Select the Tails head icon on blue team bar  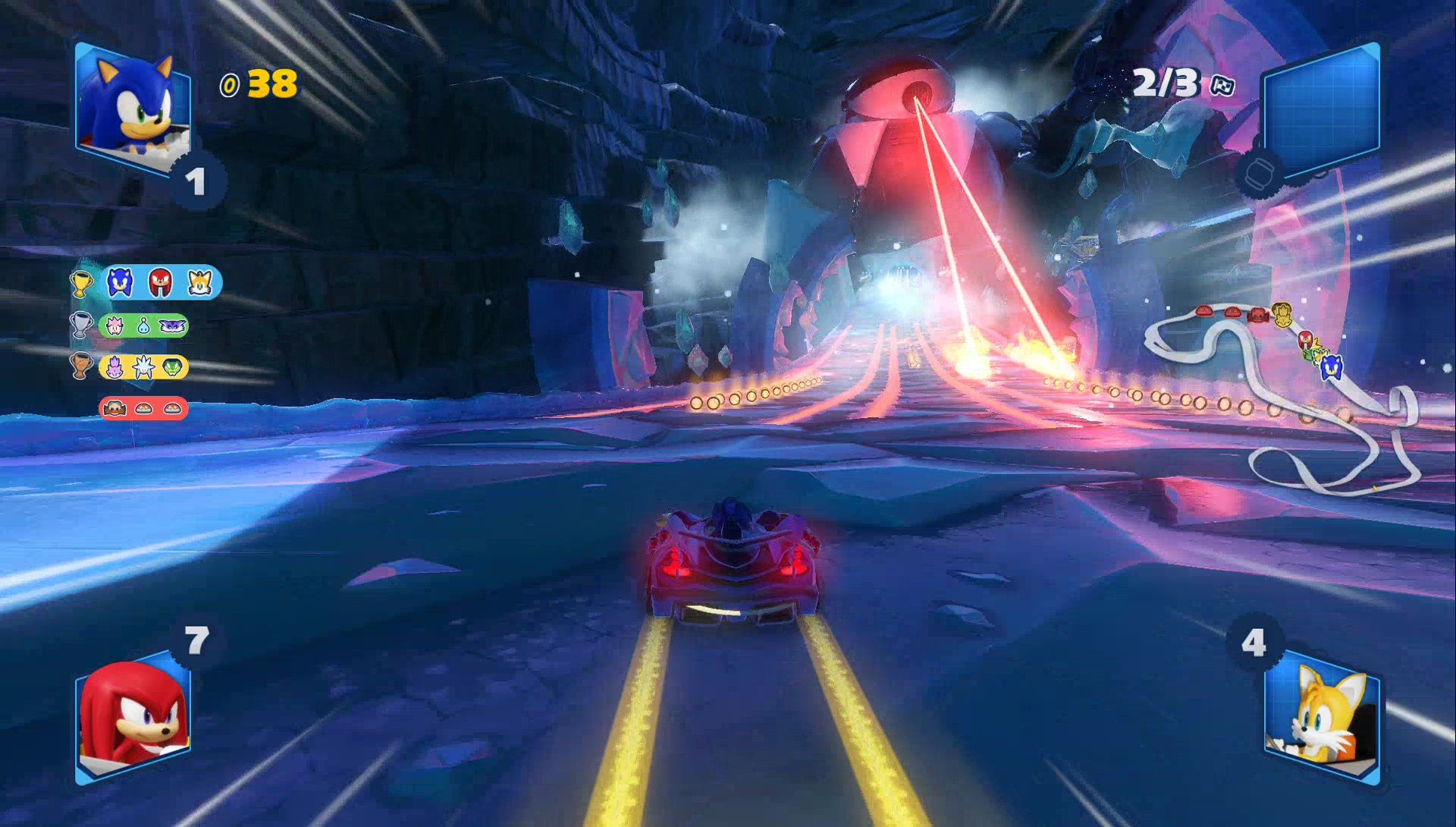tap(199, 283)
